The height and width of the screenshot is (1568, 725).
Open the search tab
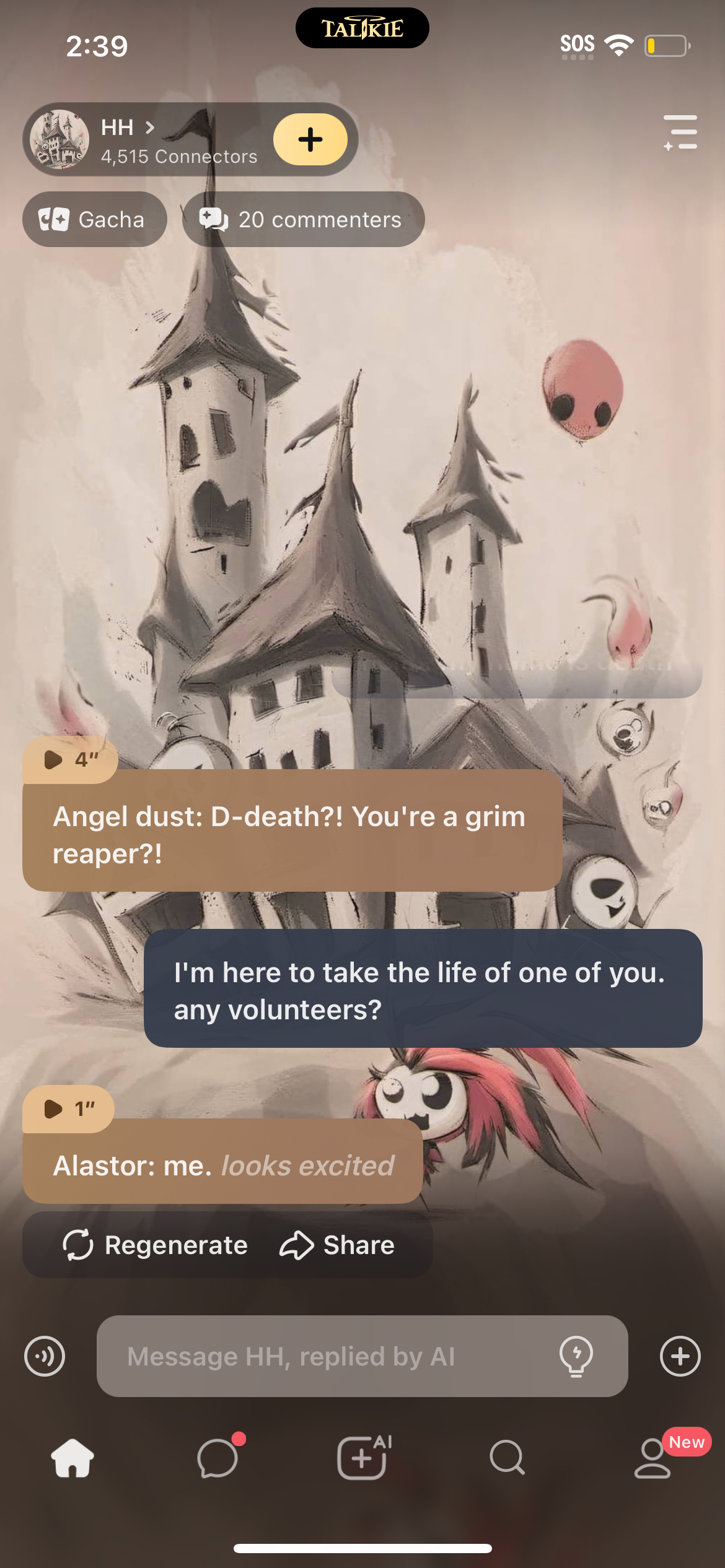[507, 1458]
